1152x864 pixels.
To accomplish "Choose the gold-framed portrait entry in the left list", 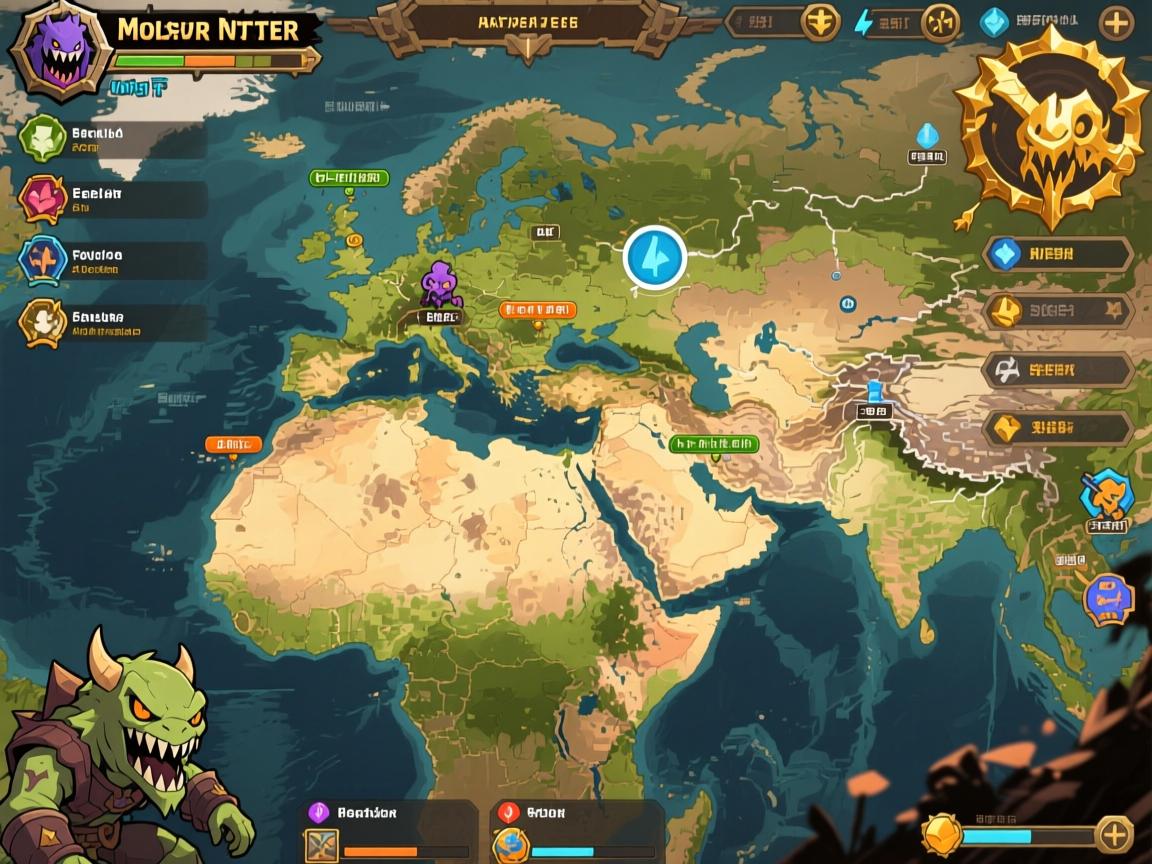I will click(42, 322).
